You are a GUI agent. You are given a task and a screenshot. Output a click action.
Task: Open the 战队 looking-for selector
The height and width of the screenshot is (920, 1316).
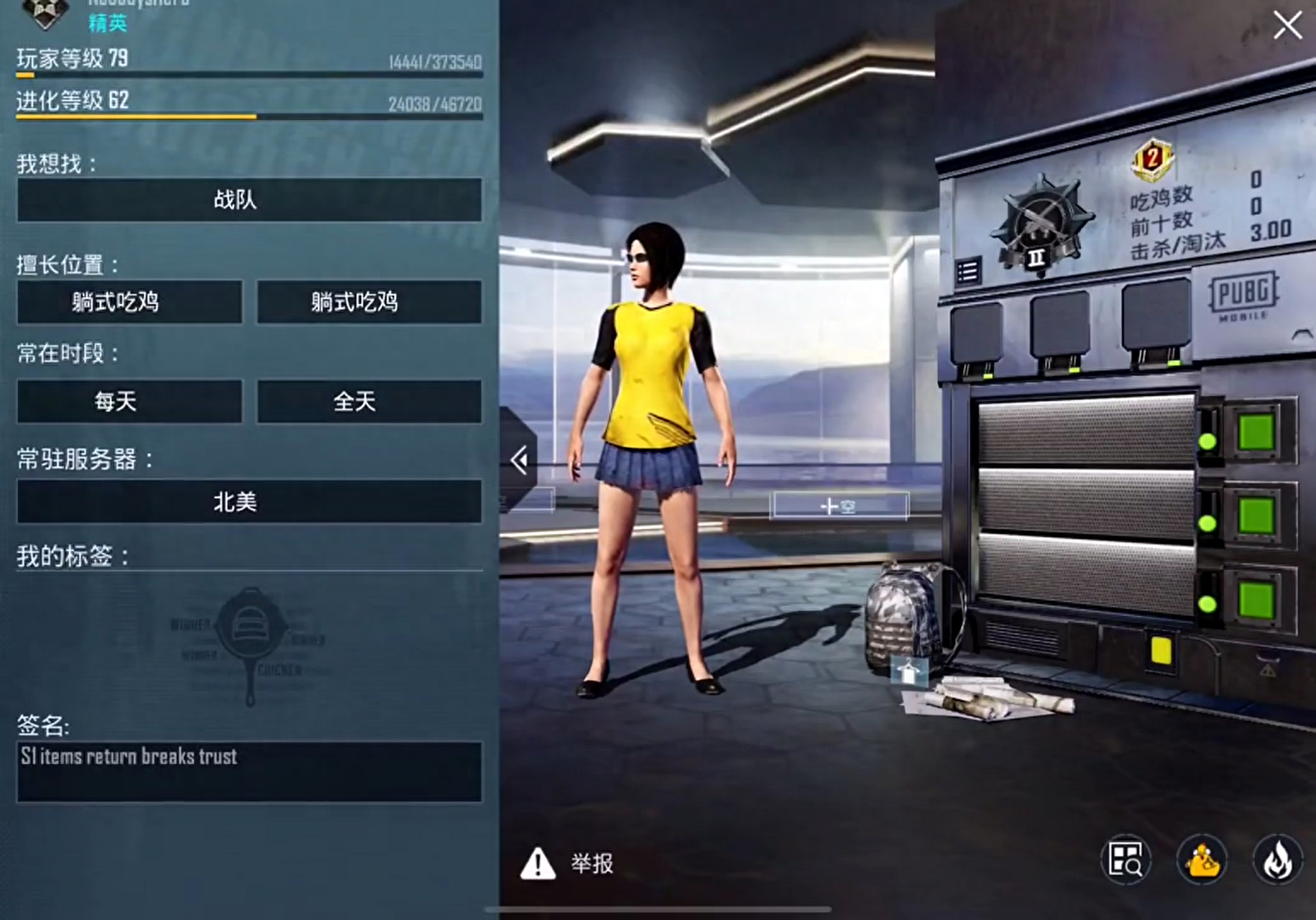[248, 200]
